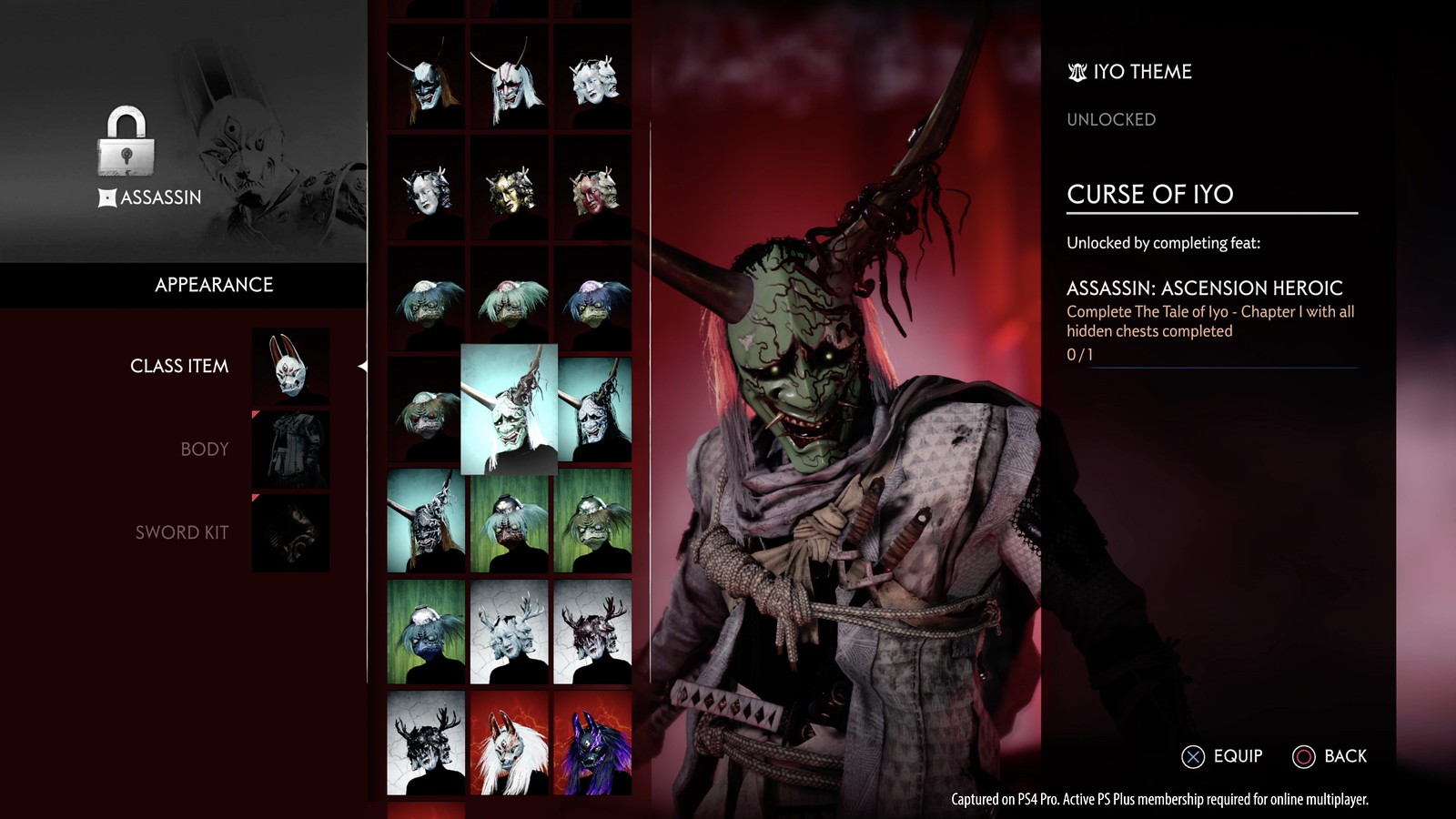Select the blue kappa mask on green background
Screen dimensions: 1456x819
coord(426,632)
